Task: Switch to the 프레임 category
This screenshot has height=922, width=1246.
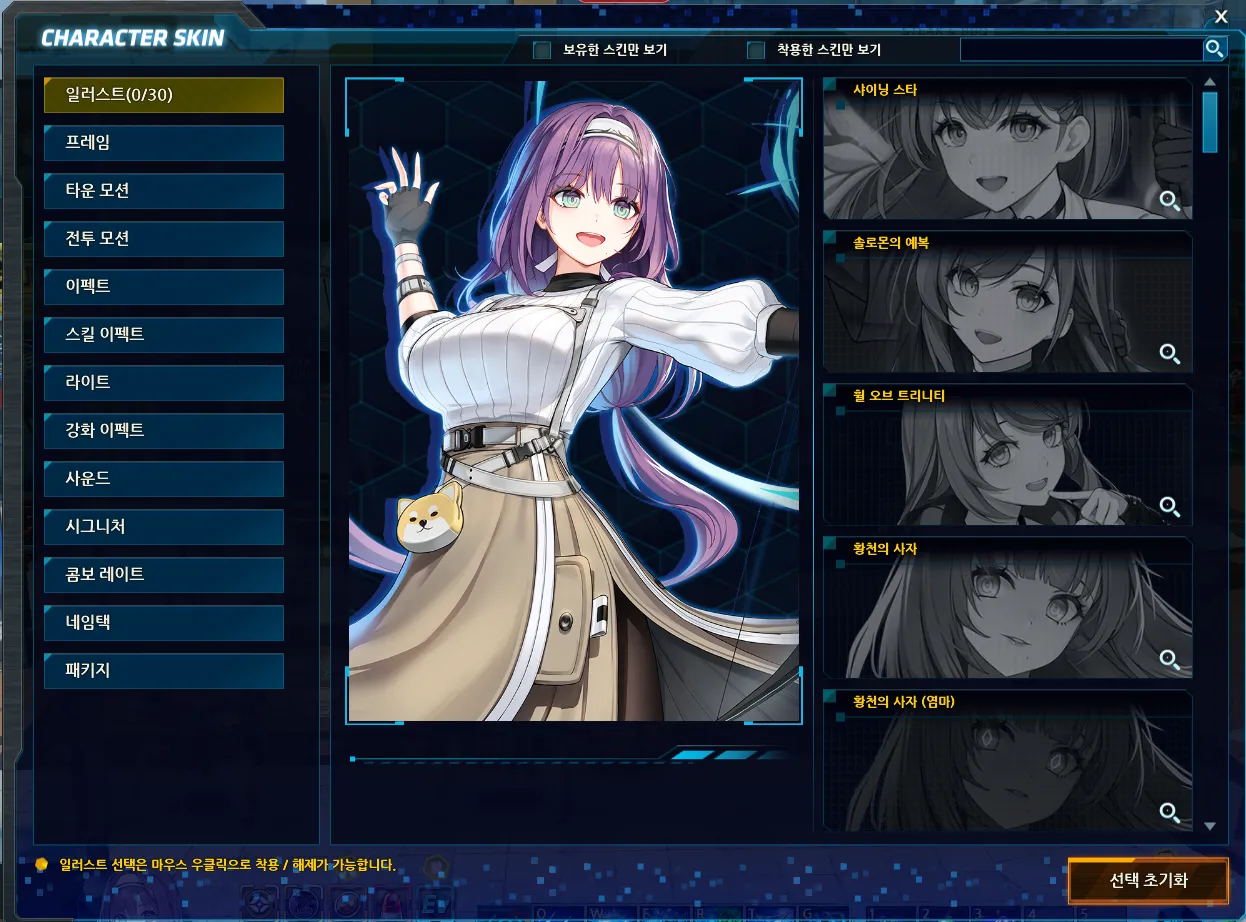Action: [164, 143]
